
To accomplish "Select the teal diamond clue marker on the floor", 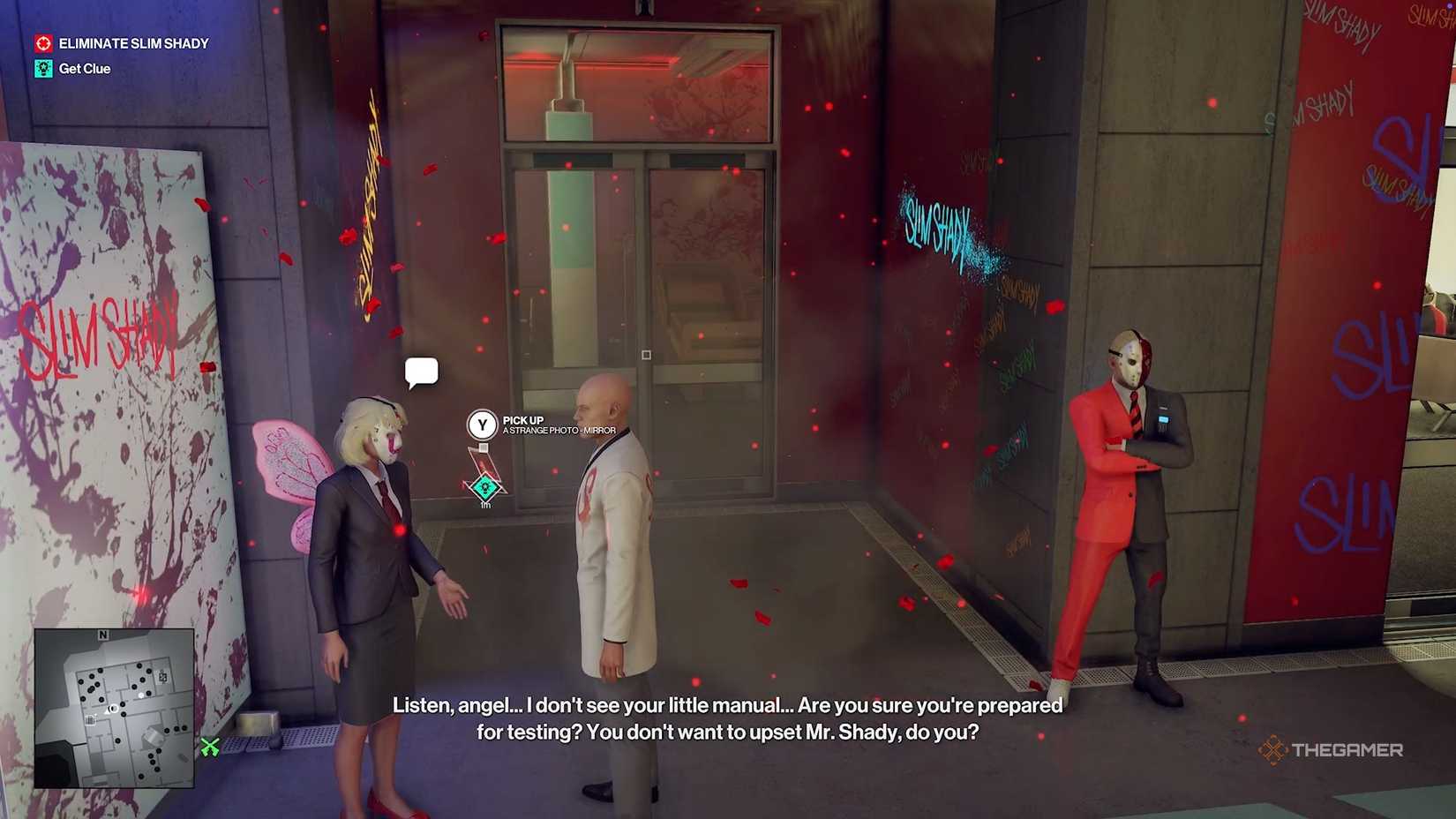I will tap(484, 486).
